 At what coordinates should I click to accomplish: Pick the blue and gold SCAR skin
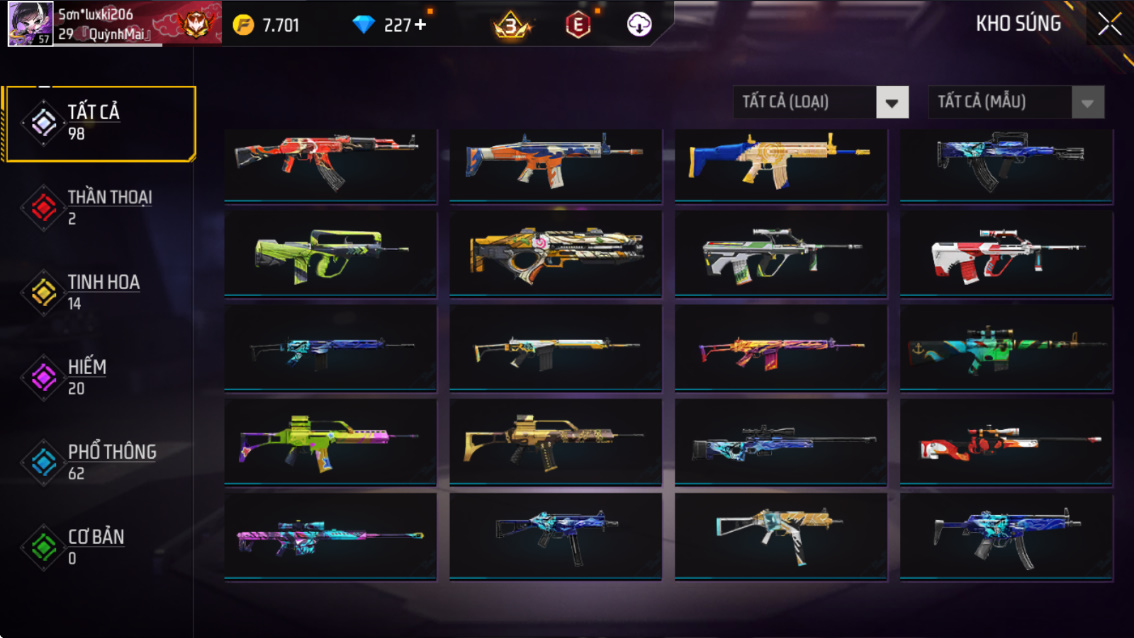tap(780, 162)
